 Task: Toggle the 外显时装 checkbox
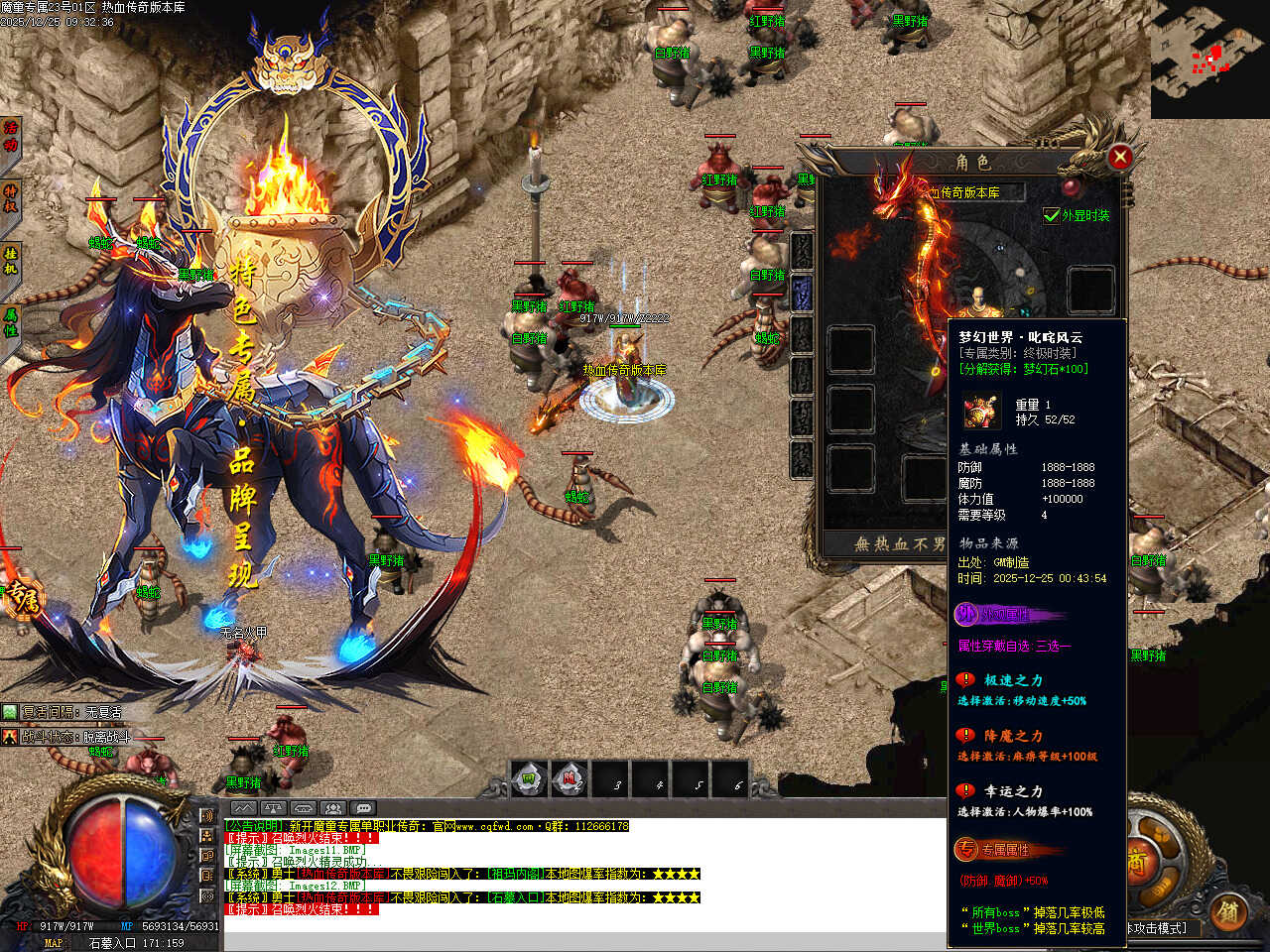click(x=1052, y=215)
